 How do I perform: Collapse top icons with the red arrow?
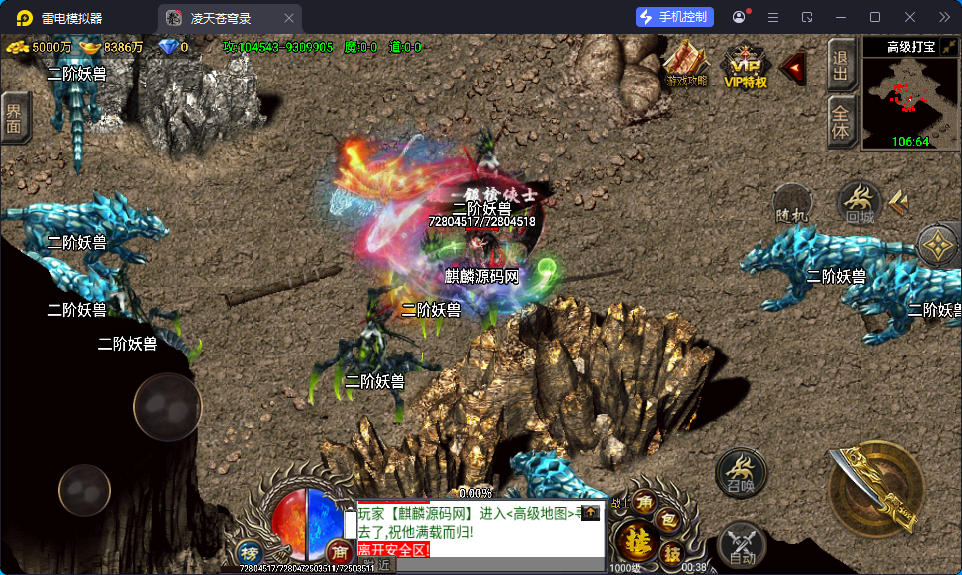(x=793, y=67)
